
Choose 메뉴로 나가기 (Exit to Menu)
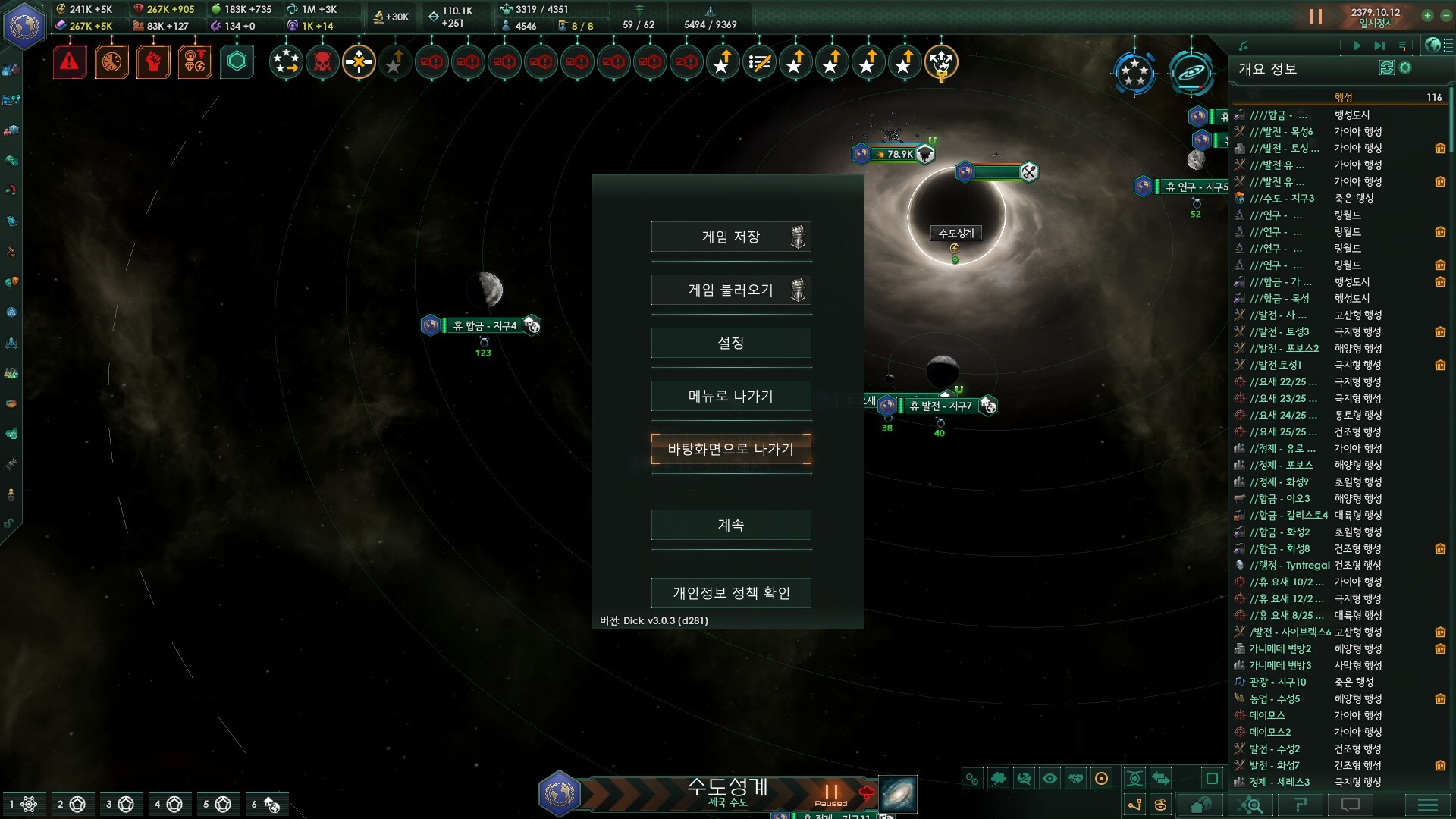[x=730, y=396]
